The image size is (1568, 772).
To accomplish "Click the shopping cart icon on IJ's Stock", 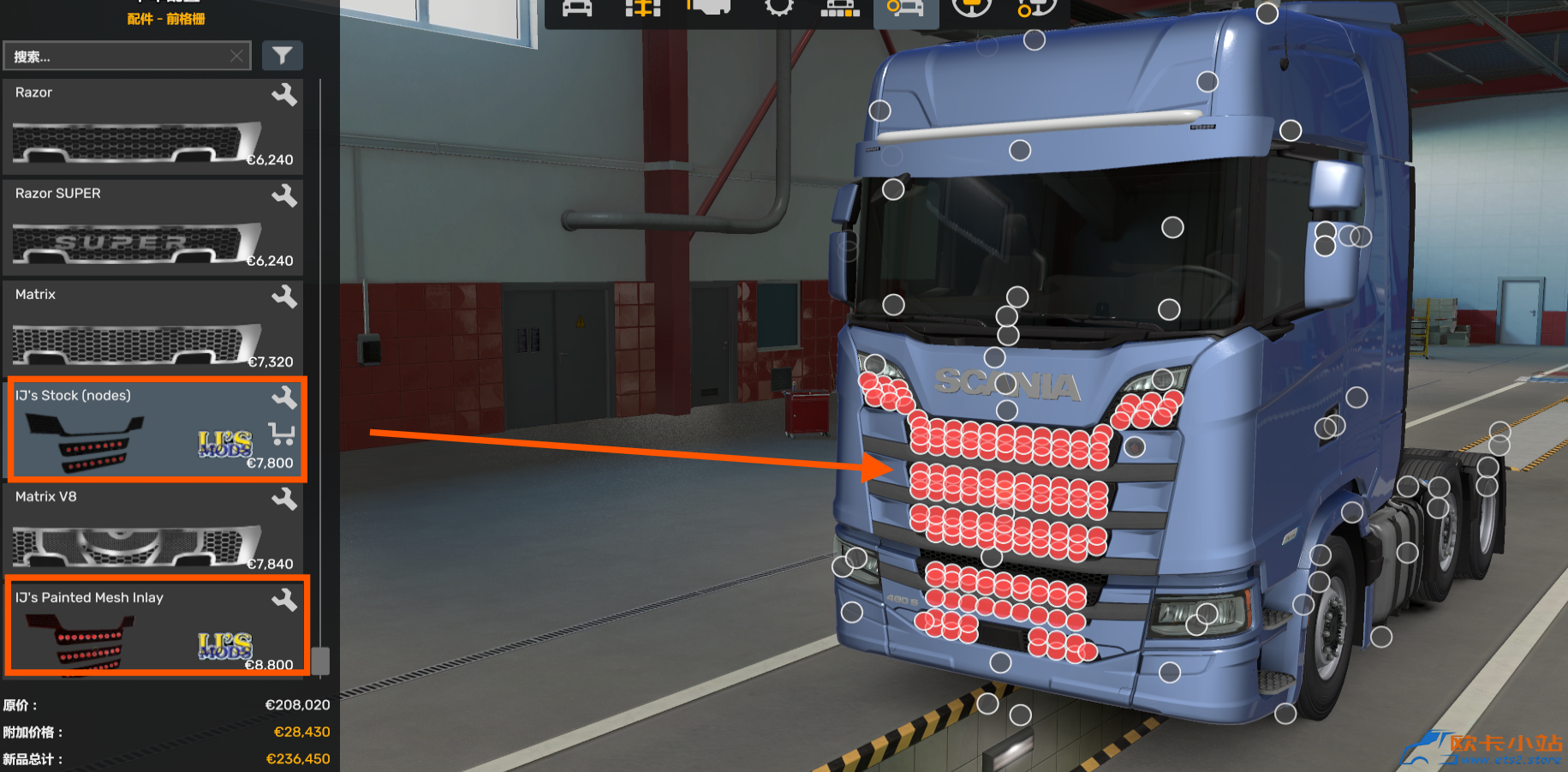I will (x=281, y=434).
